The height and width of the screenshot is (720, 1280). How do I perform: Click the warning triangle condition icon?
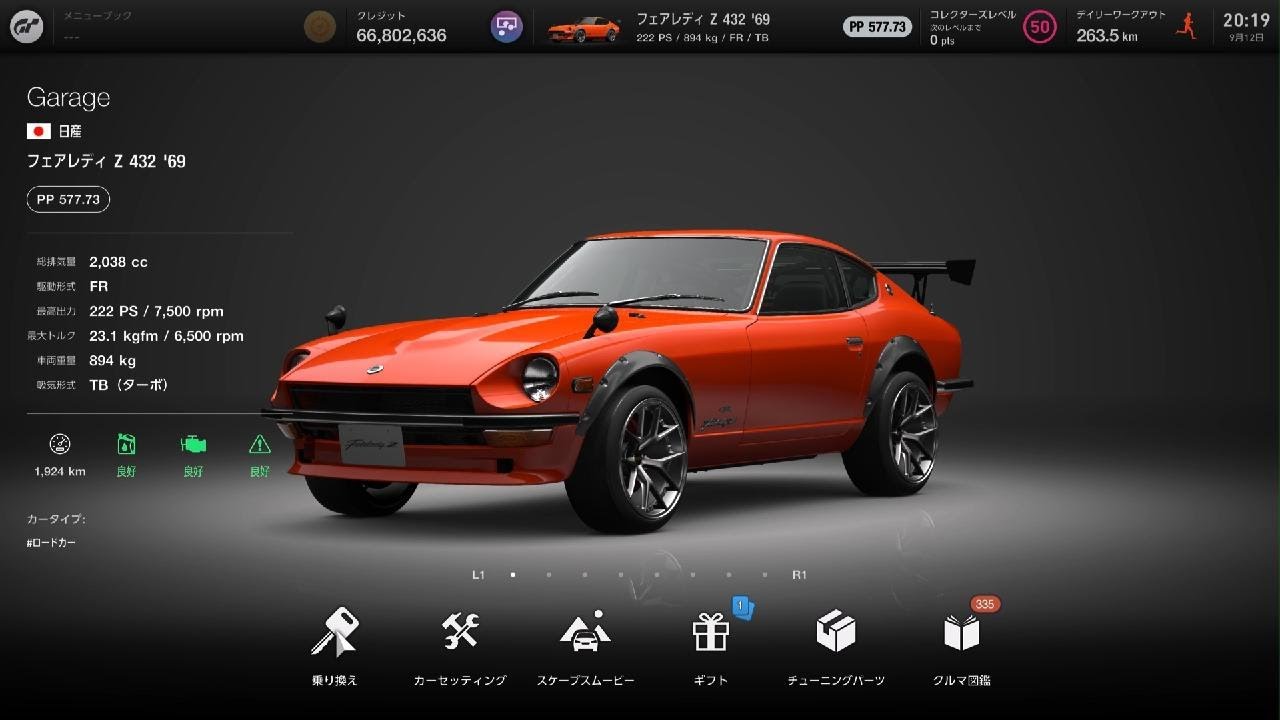pos(258,445)
